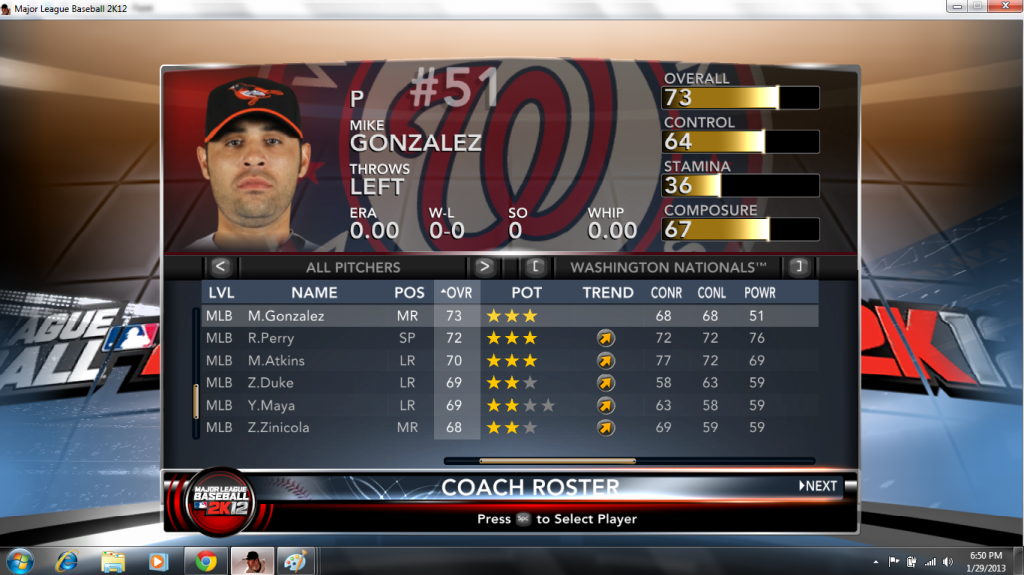1024x575 pixels.
Task: Sort the roster by OVR column
Action: [x=457, y=293]
